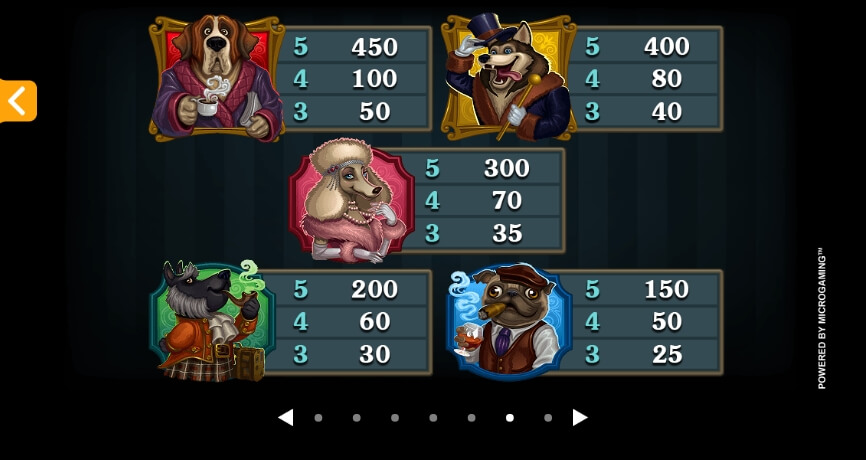The height and width of the screenshot is (460, 866).
Task: Select the highlighted white page indicator dot
Action: (510, 418)
